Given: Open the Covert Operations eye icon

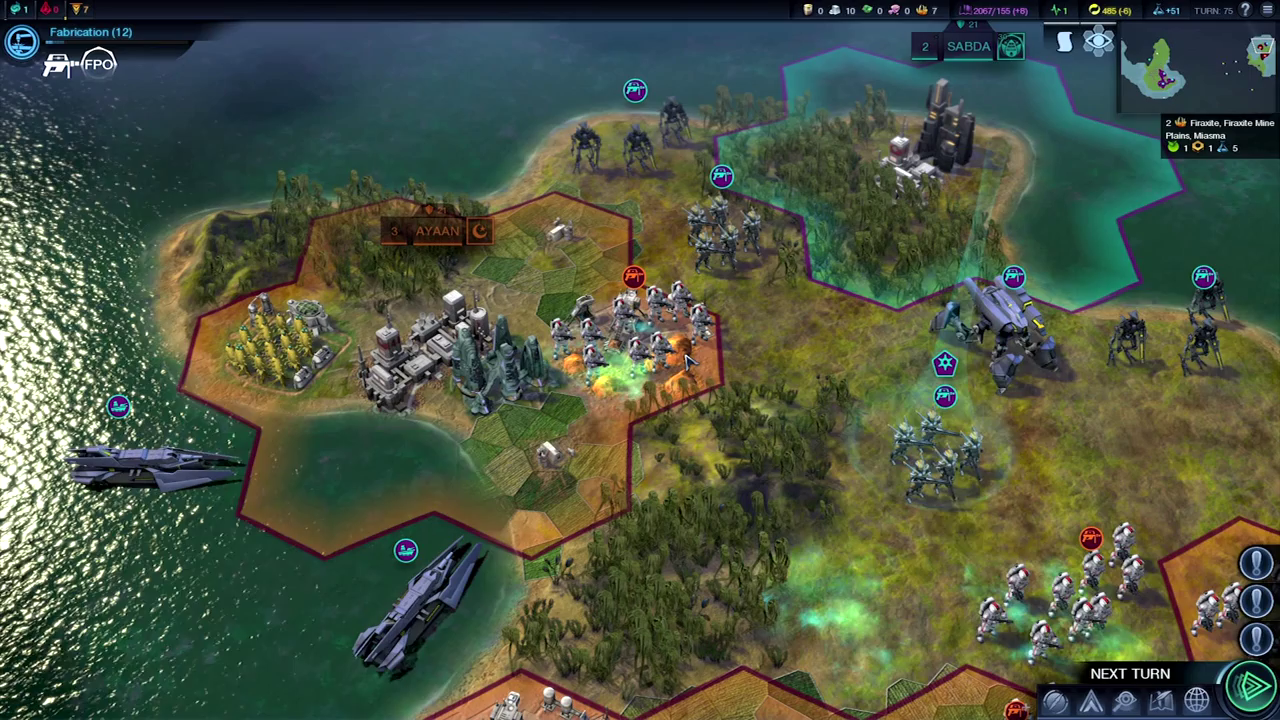Looking at the screenshot, I should [x=1125, y=700].
